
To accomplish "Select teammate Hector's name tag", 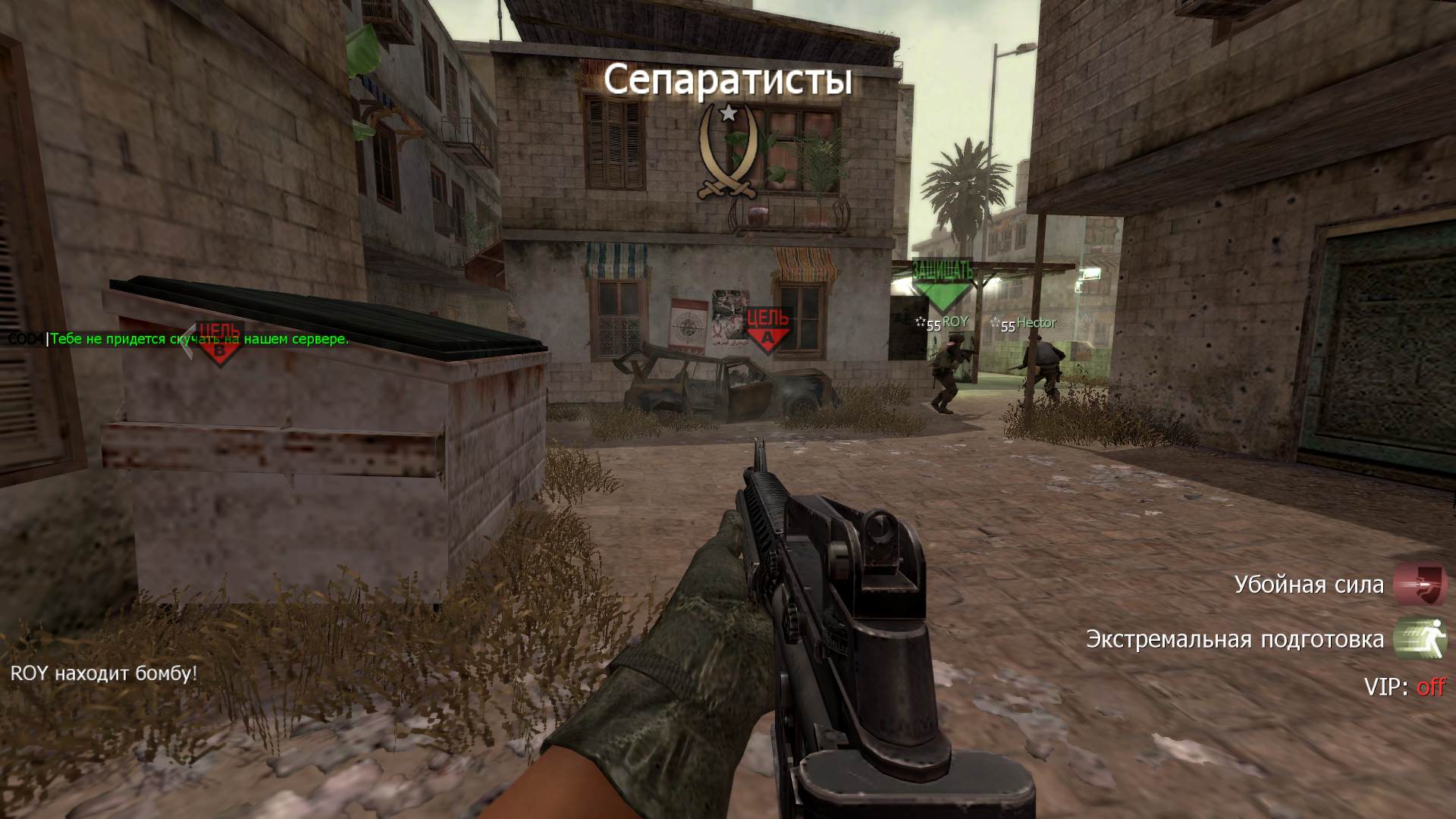I will click(1036, 323).
